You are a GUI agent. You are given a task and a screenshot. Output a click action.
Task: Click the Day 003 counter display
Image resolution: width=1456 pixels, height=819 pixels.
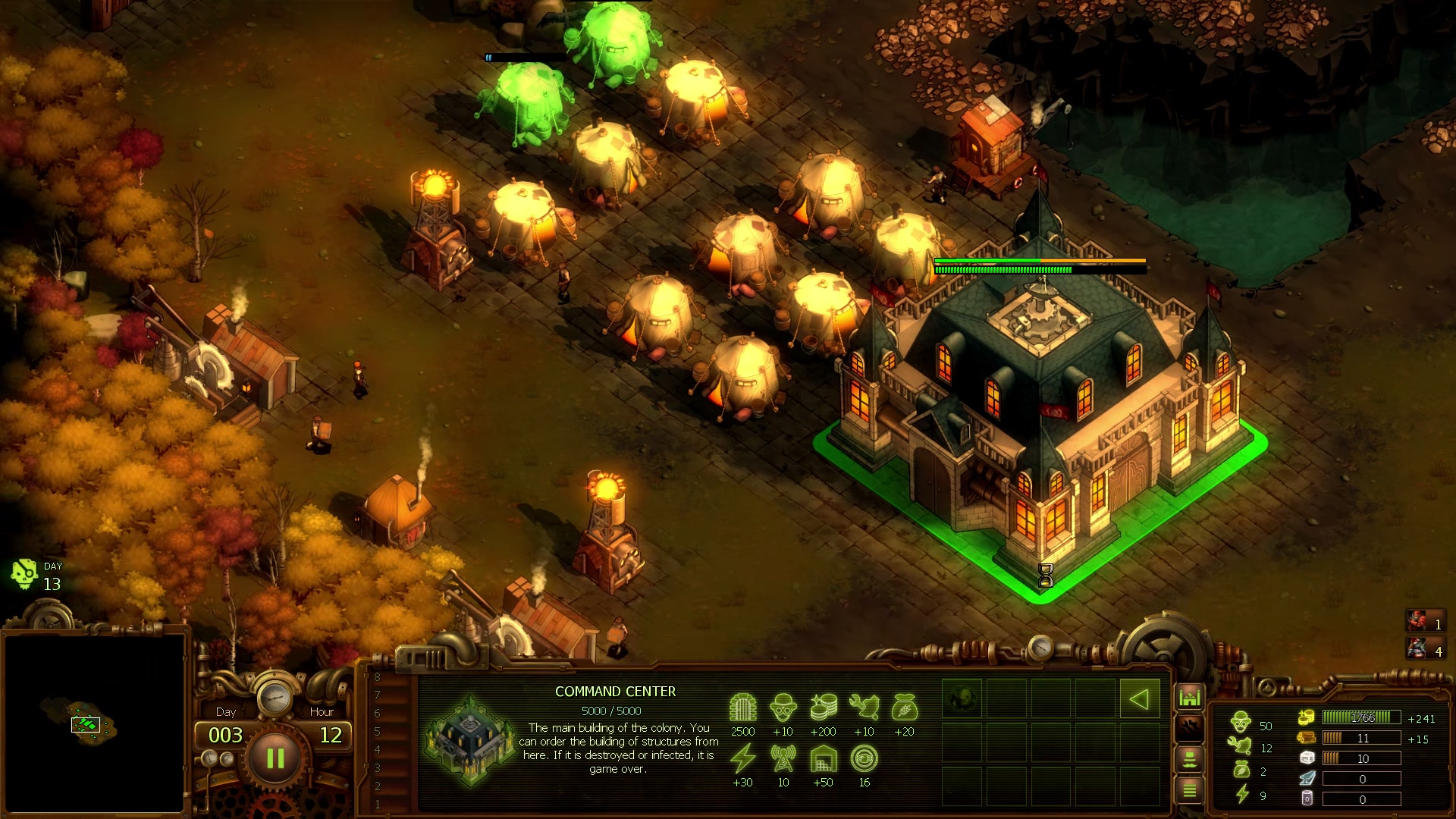(226, 733)
